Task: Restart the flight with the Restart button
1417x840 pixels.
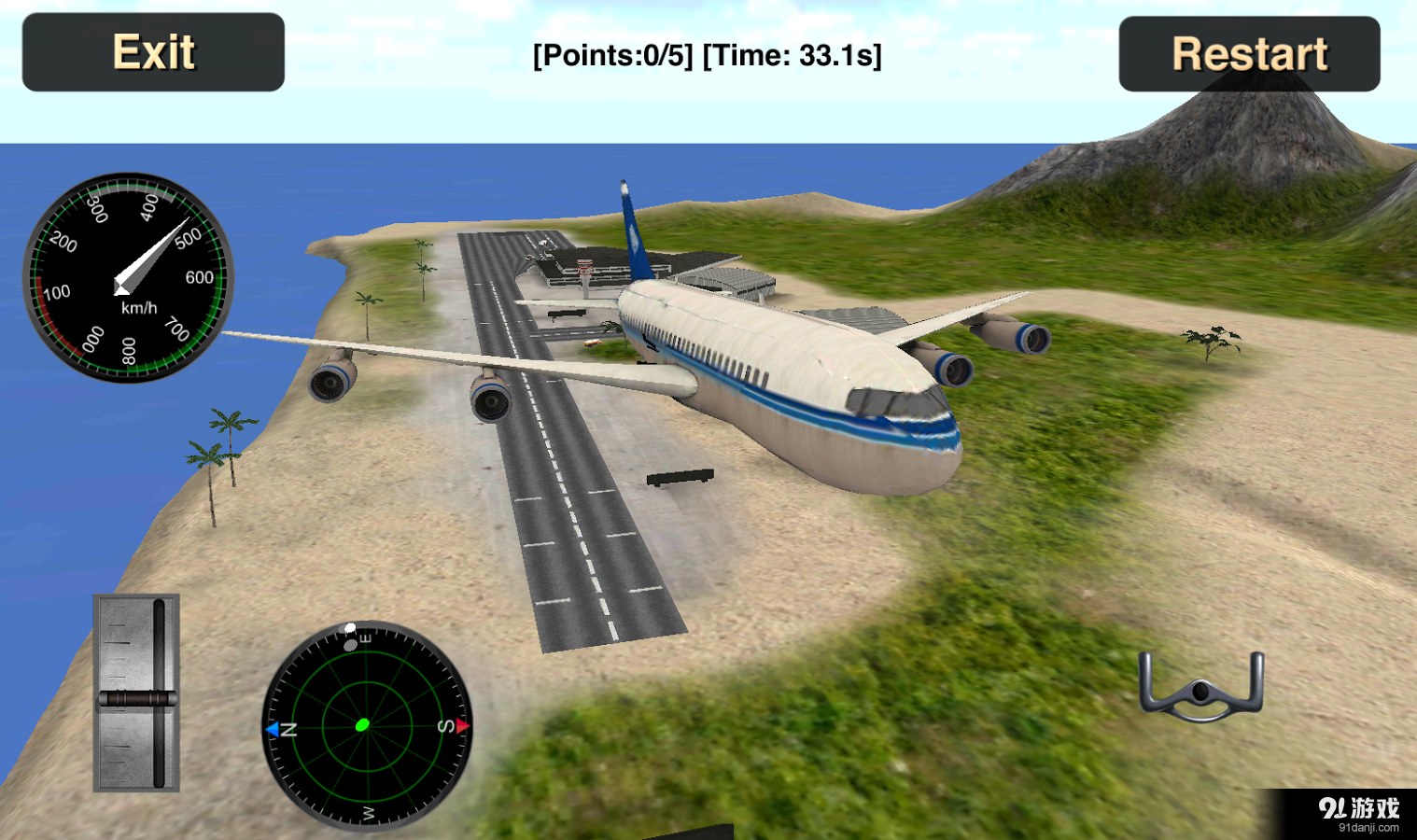Action: [1249, 54]
